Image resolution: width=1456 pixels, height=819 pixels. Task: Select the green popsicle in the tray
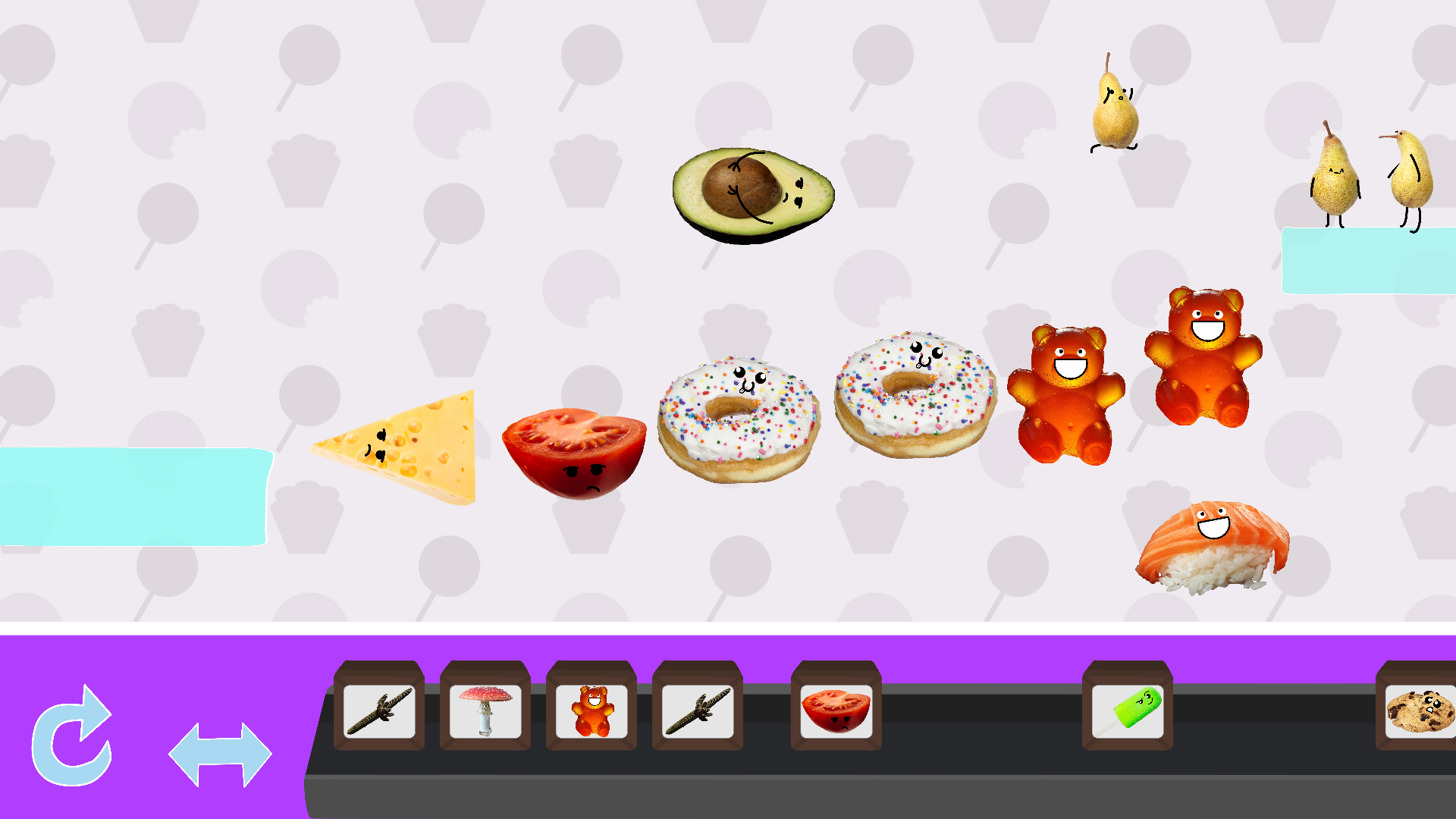pos(1128,711)
